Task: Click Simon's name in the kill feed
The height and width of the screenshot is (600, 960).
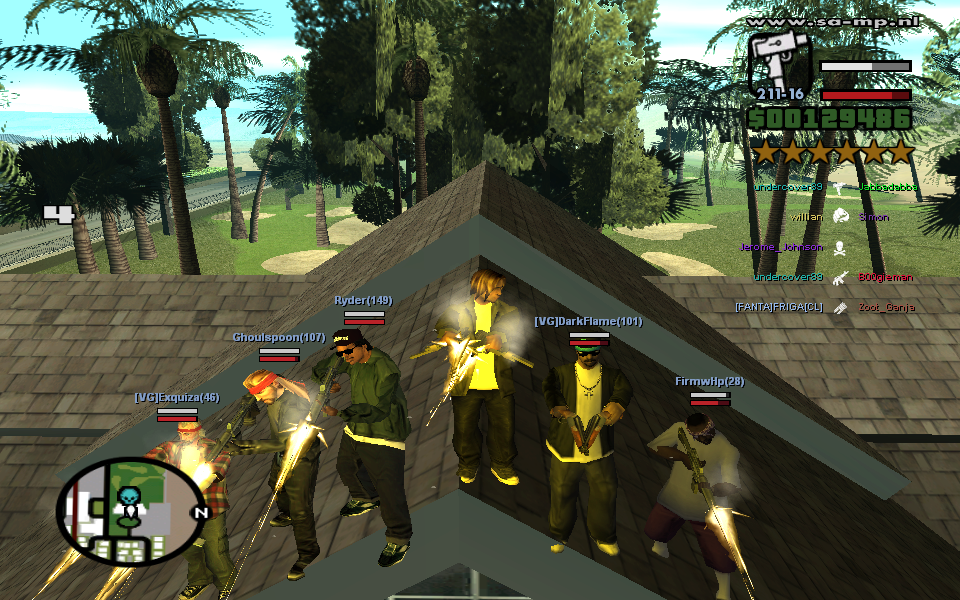Action: click(x=874, y=217)
